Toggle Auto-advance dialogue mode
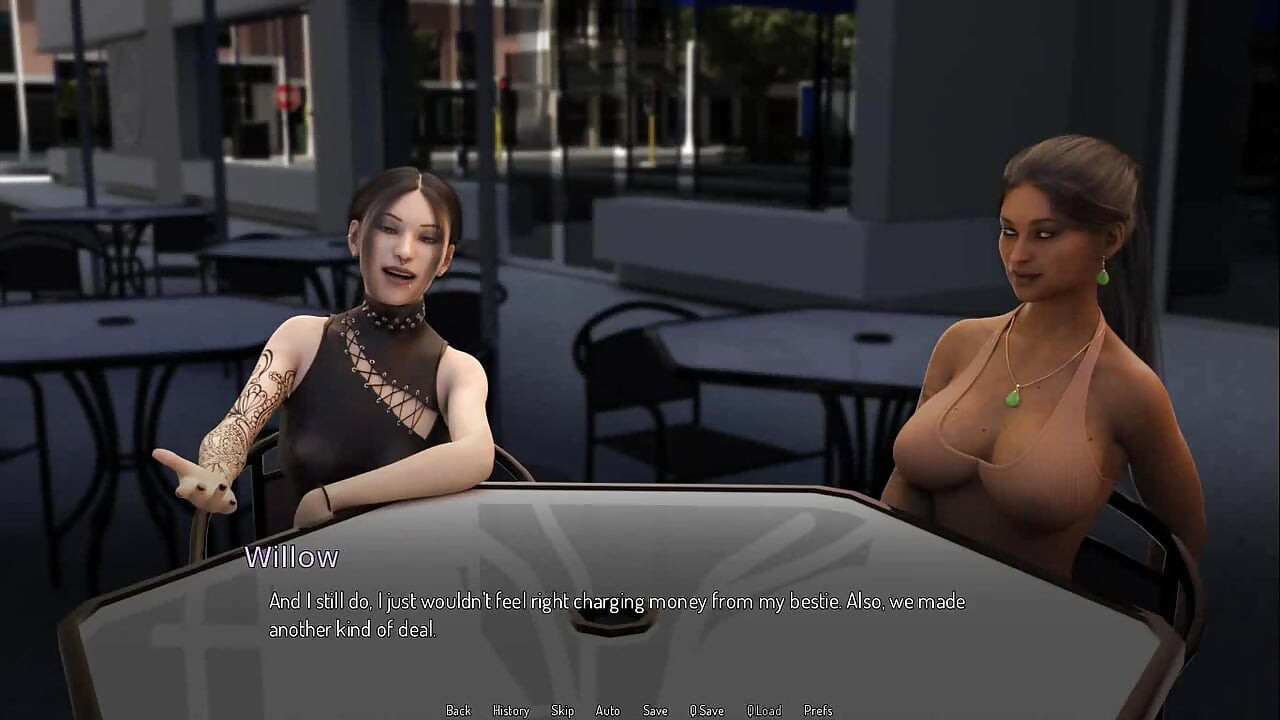 pyautogui.click(x=607, y=710)
